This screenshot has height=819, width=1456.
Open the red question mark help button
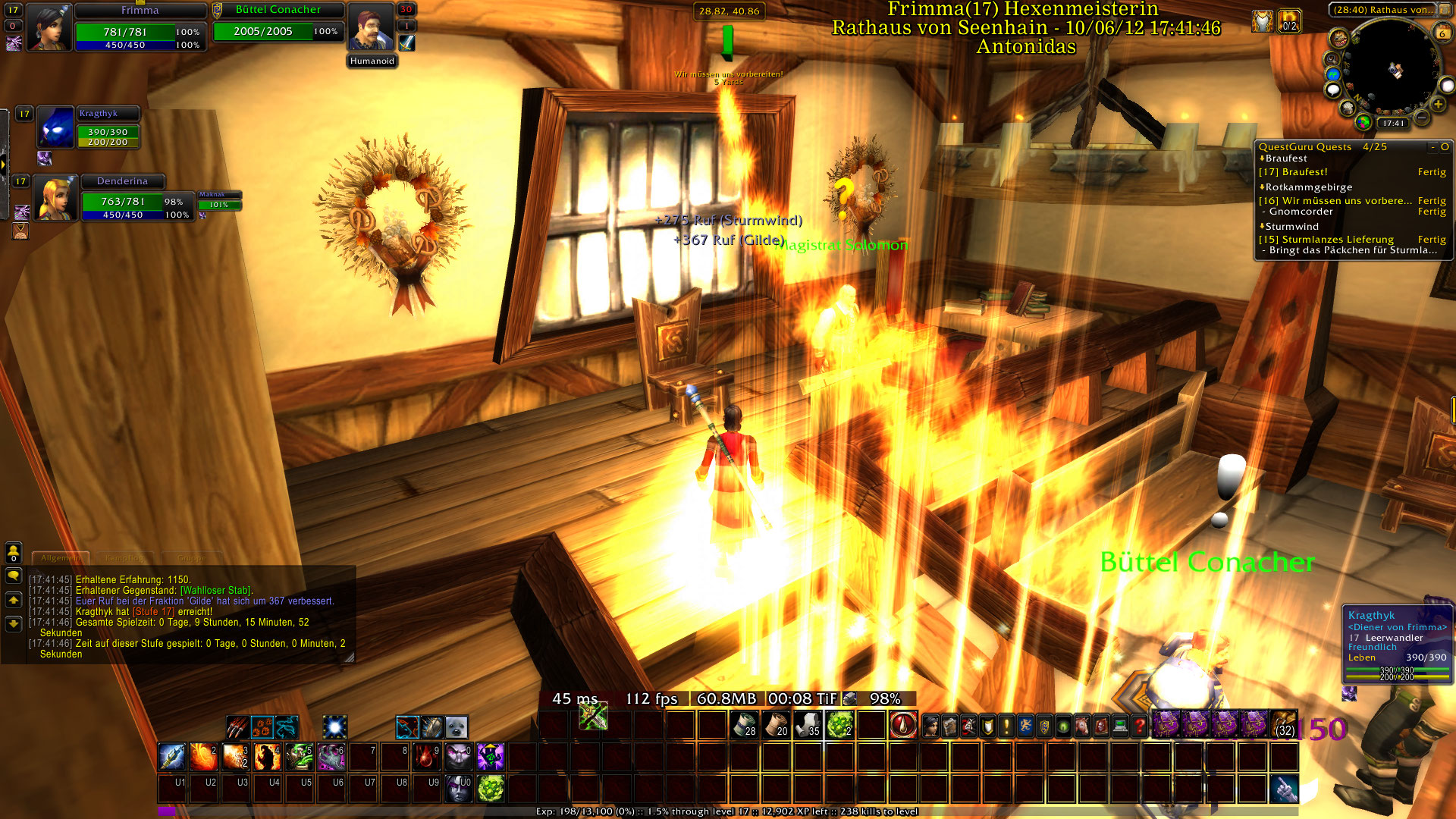click(1139, 726)
